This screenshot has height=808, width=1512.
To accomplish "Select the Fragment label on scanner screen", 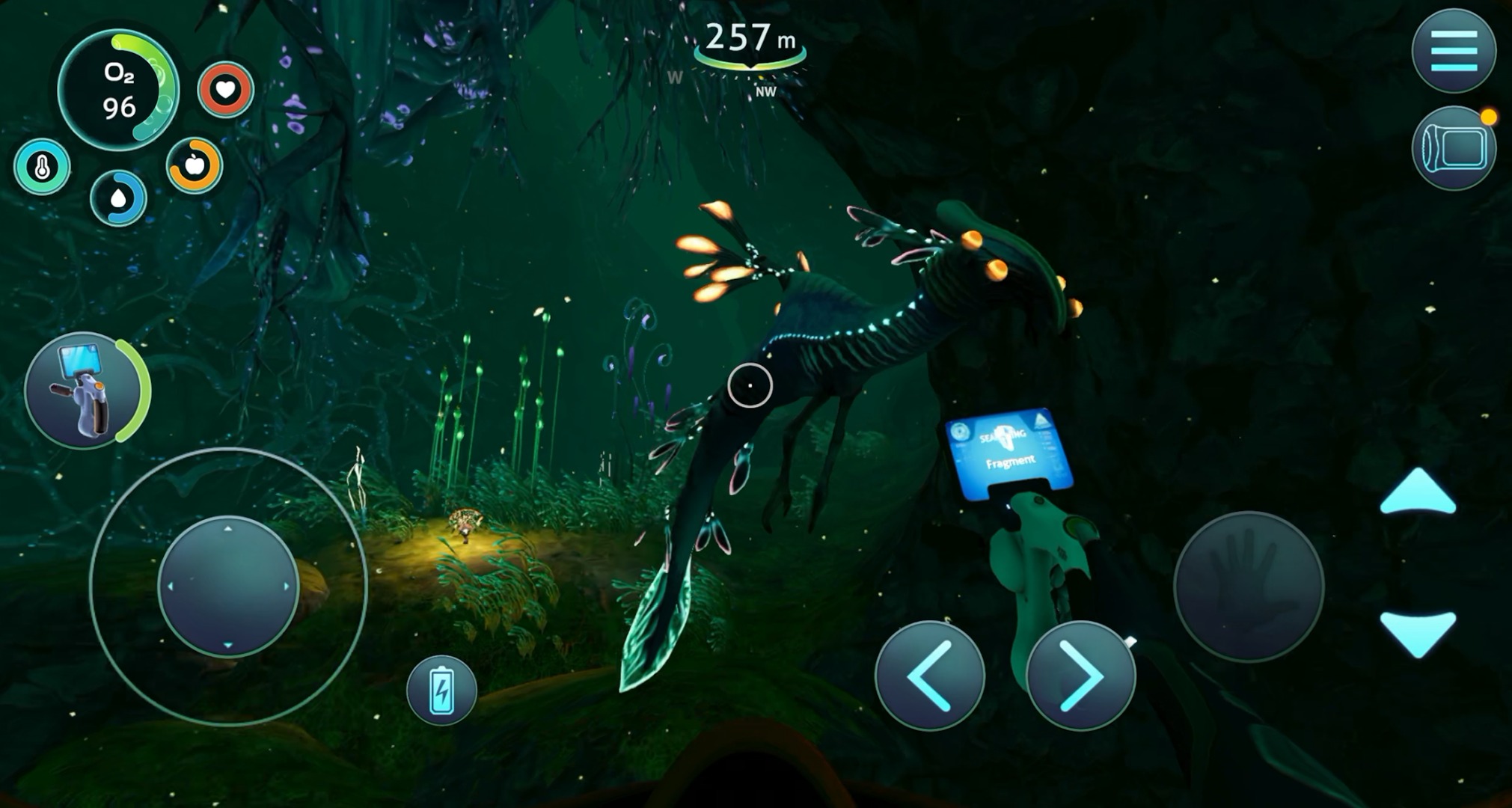I will (x=1011, y=462).
